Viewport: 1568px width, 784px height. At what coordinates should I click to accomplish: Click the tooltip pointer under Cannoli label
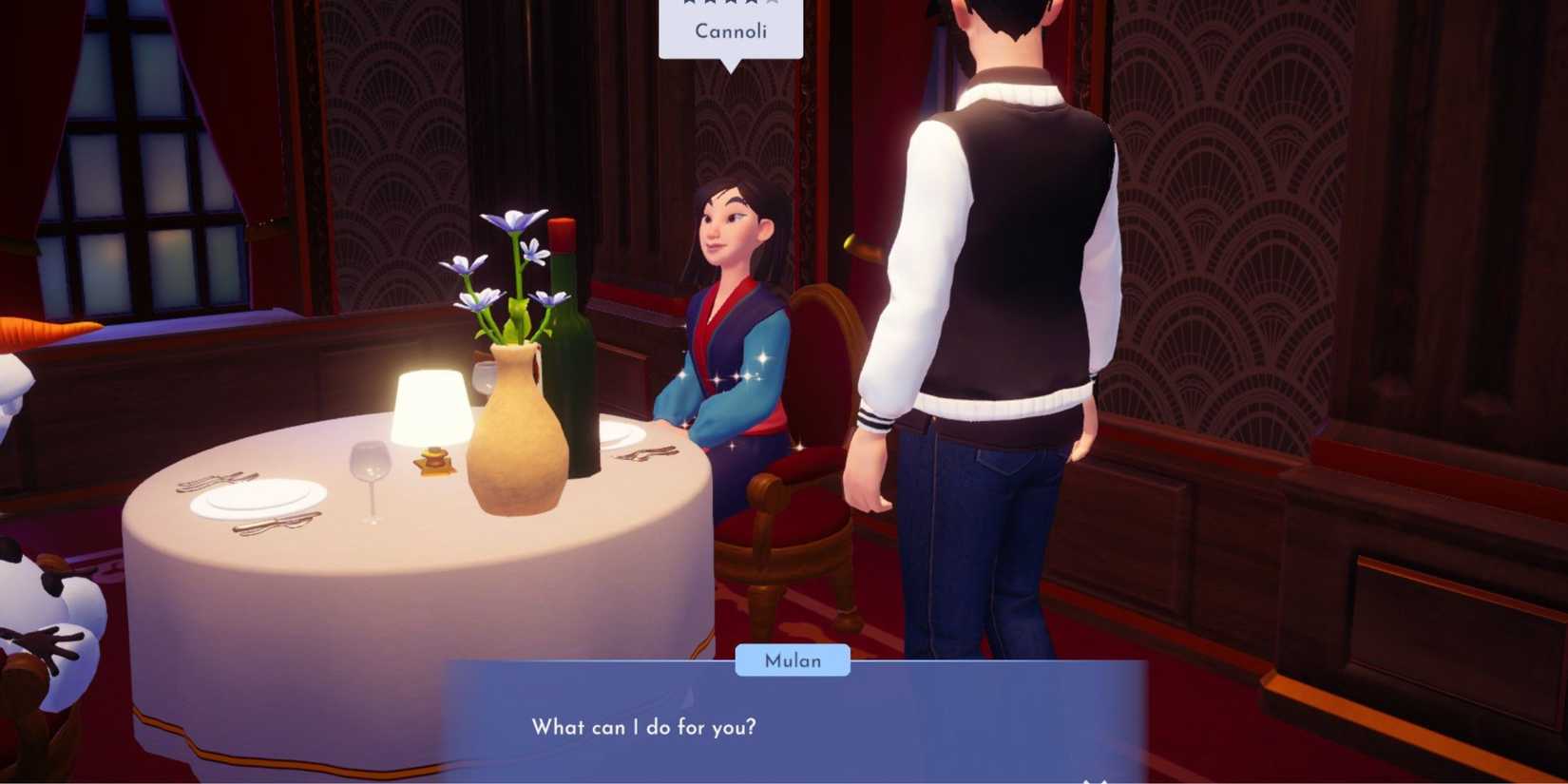[730, 67]
